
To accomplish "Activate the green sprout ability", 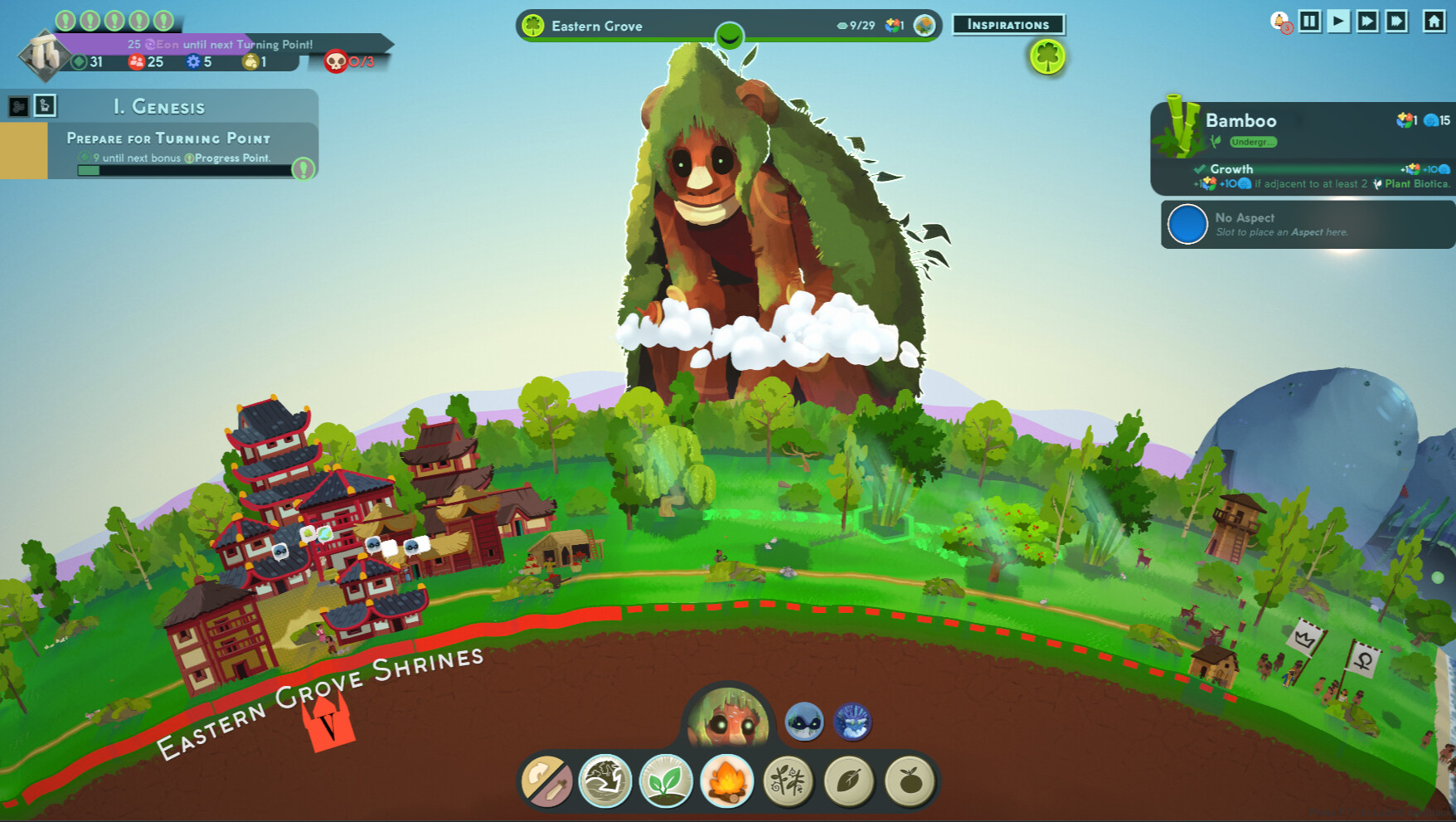I will pyautogui.click(x=666, y=781).
